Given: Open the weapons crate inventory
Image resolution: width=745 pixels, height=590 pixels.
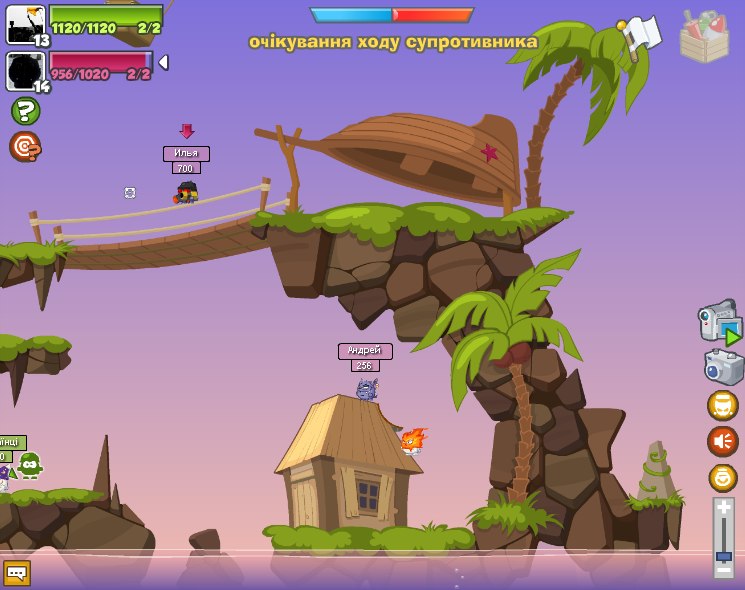Looking at the screenshot, I should coord(704,38).
